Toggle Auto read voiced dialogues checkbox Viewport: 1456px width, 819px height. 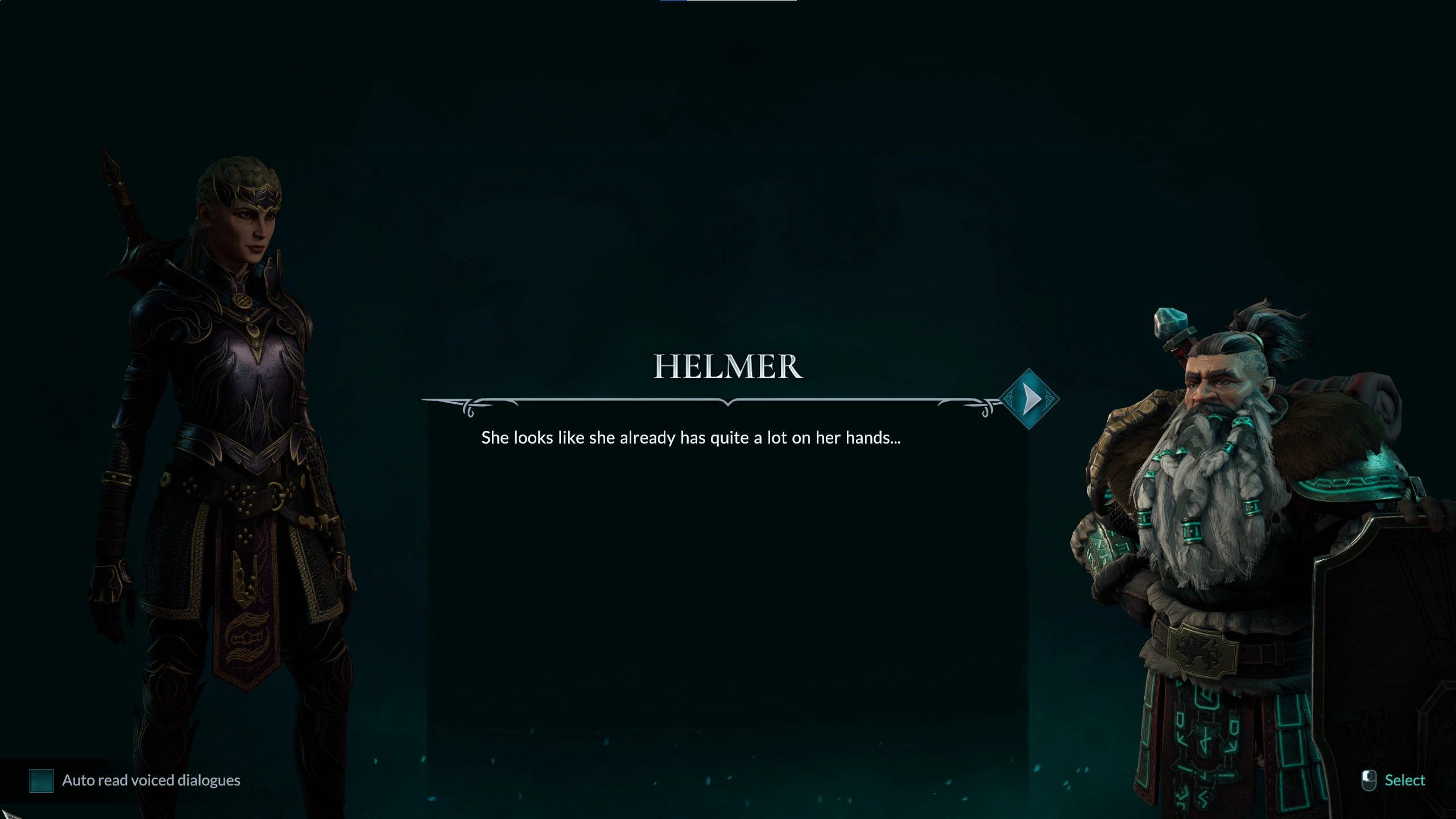(x=42, y=780)
